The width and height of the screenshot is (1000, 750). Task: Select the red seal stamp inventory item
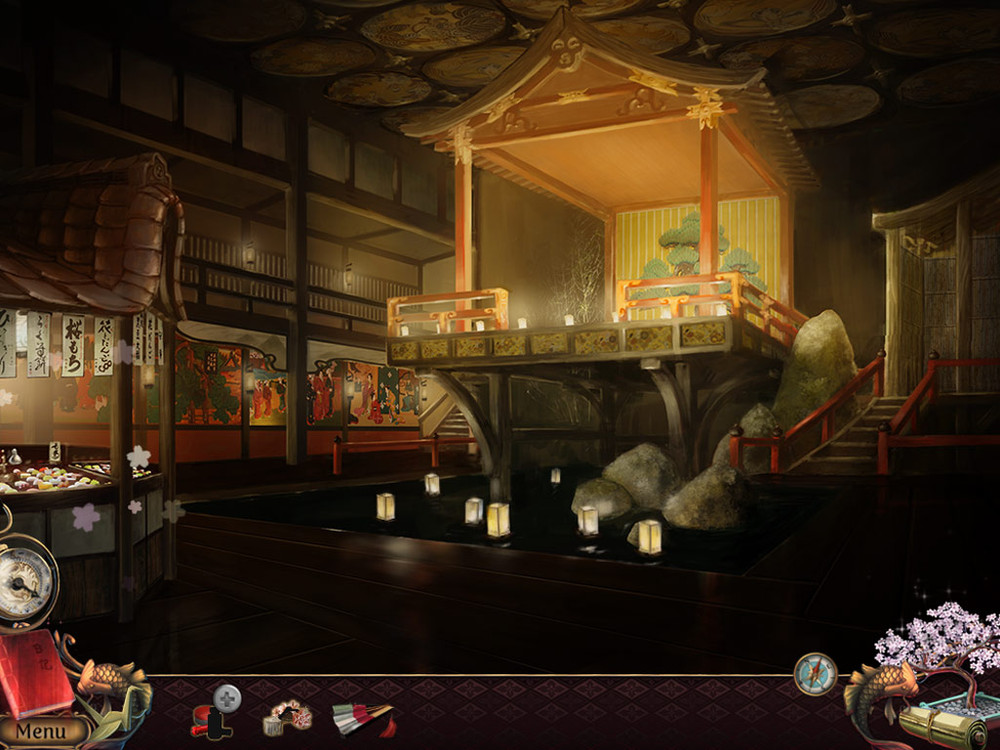tap(208, 719)
